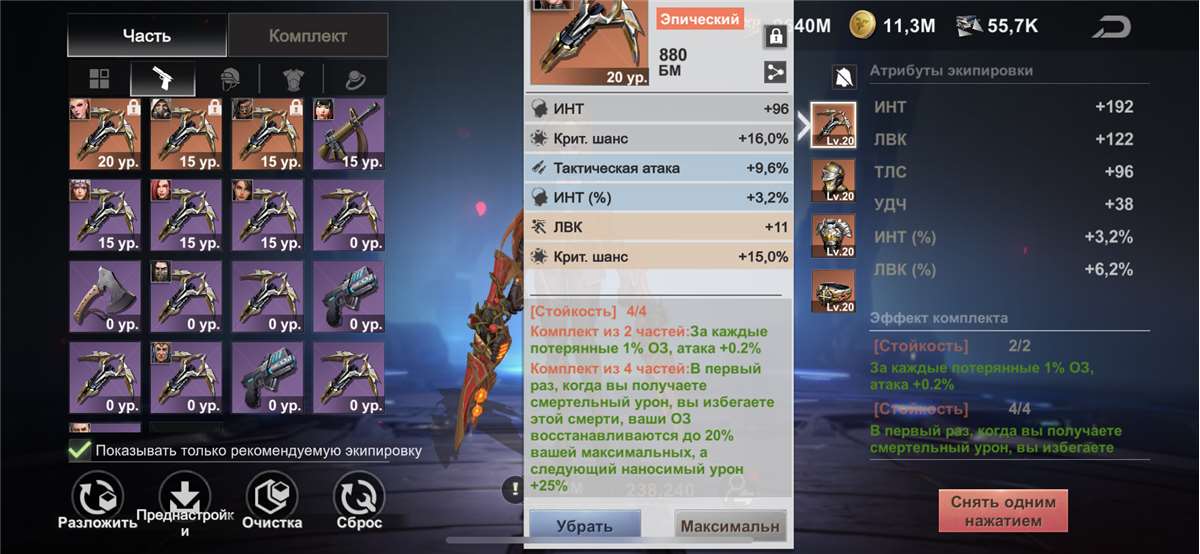Click the Разложить button
The height and width of the screenshot is (554, 1200).
click(98, 496)
